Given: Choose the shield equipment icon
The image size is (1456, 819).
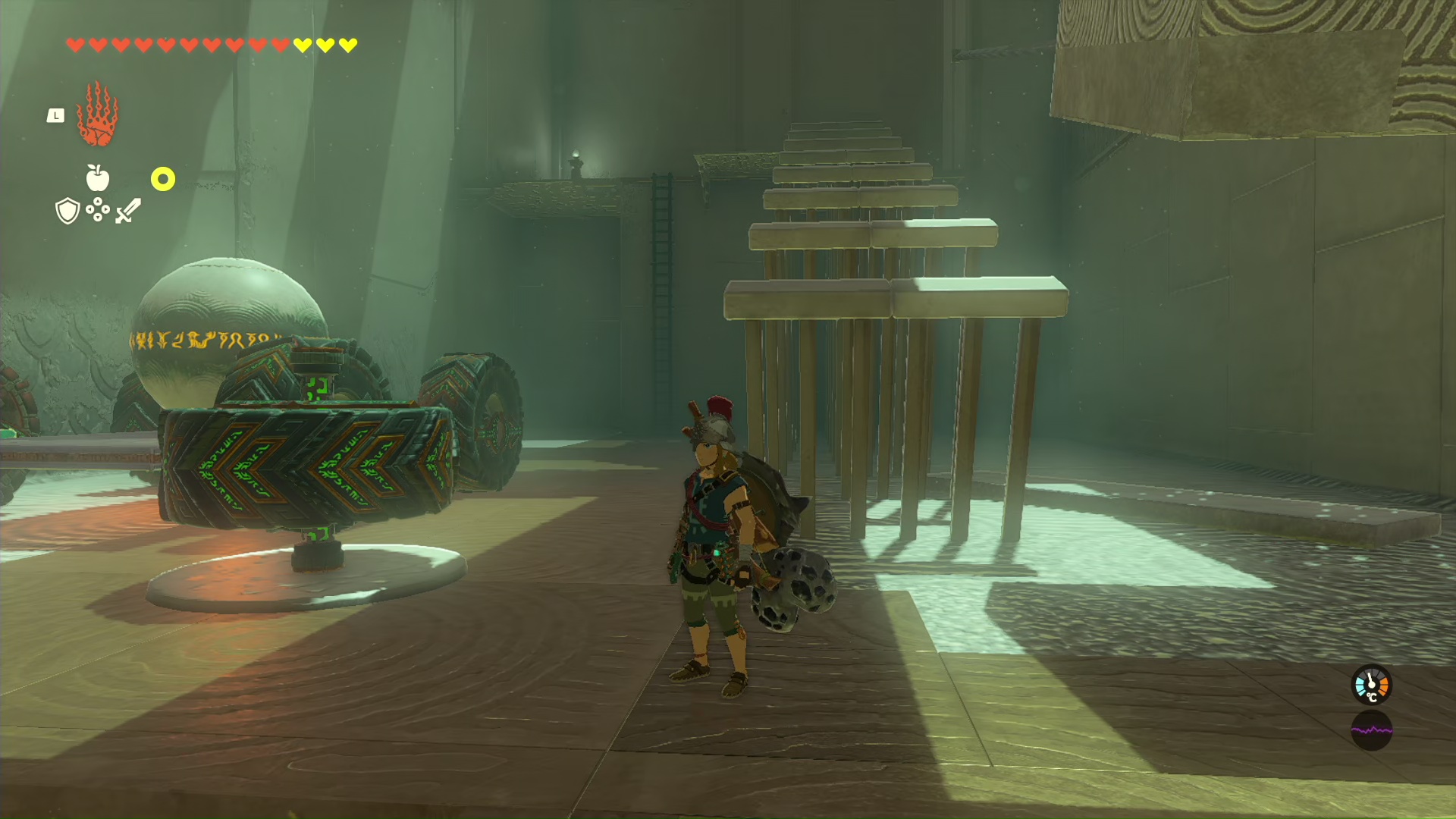Looking at the screenshot, I should coord(67,211).
